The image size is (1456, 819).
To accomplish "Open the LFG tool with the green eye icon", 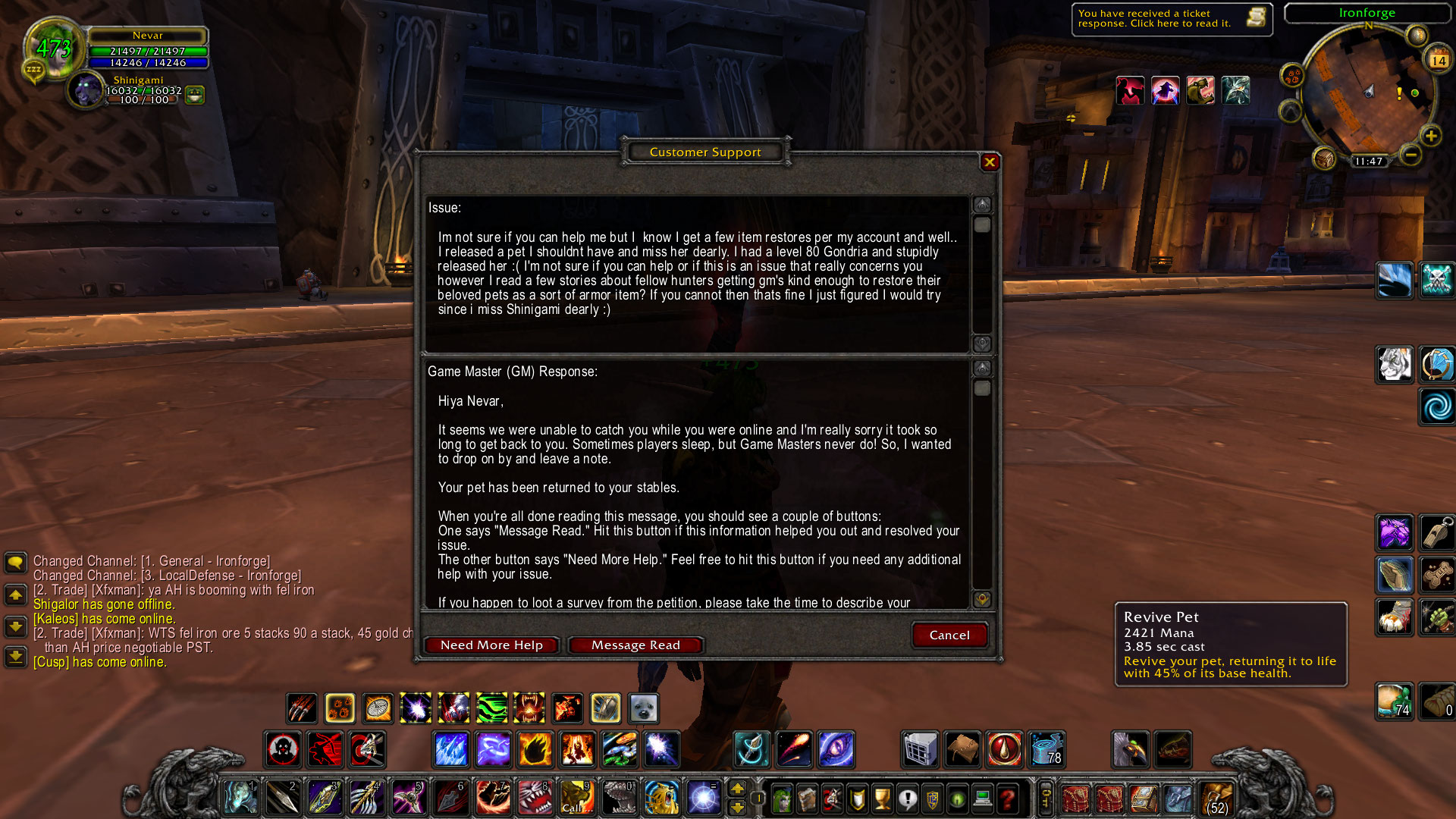I will (957, 799).
